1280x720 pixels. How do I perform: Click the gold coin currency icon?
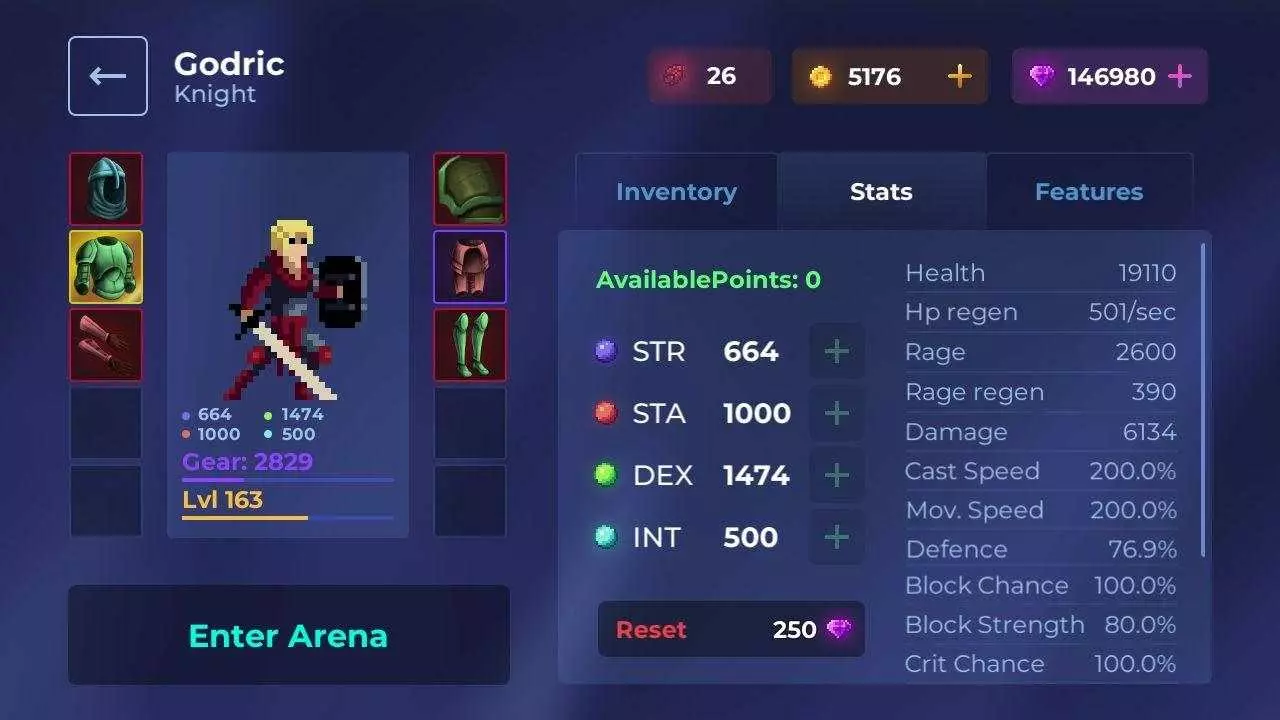(x=822, y=75)
